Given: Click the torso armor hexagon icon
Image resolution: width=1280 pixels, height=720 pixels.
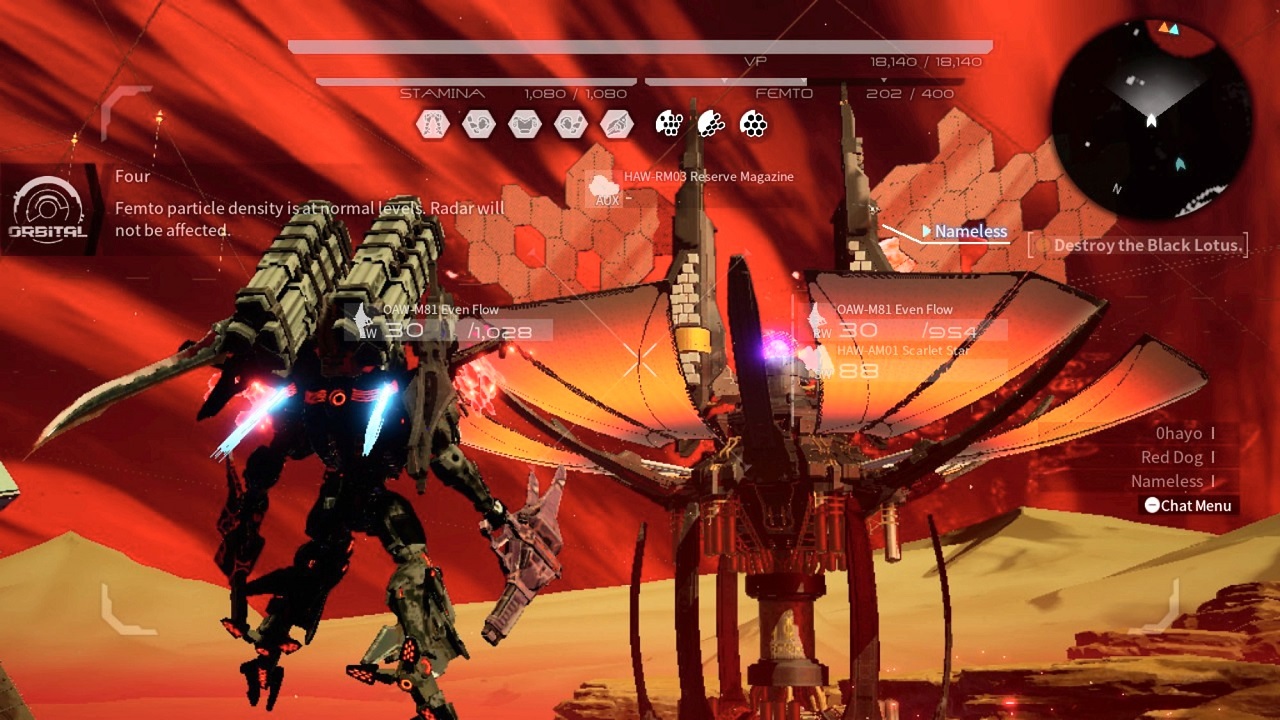Looking at the screenshot, I should [x=525, y=124].
